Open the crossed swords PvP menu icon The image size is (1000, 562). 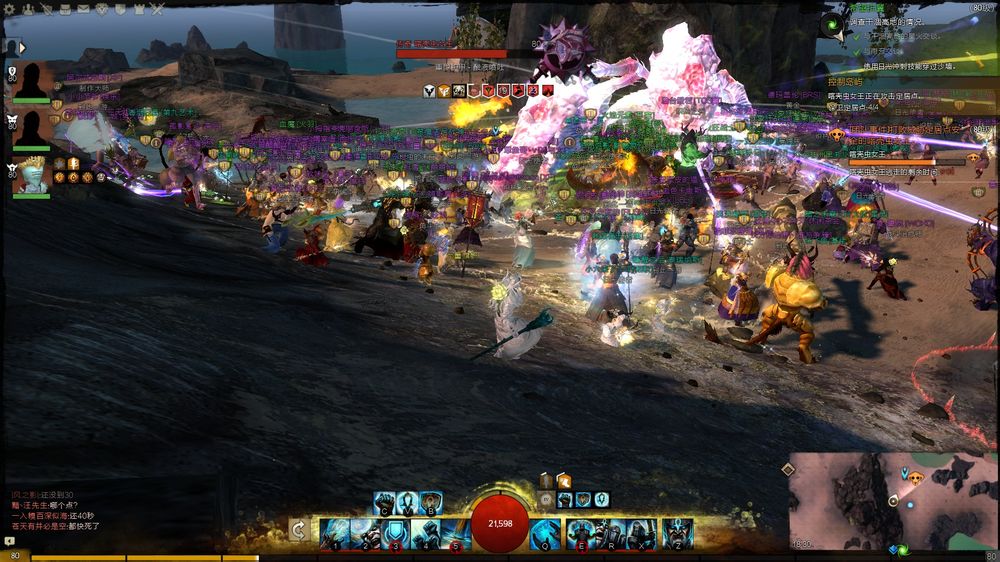click(x=157, y=9)
